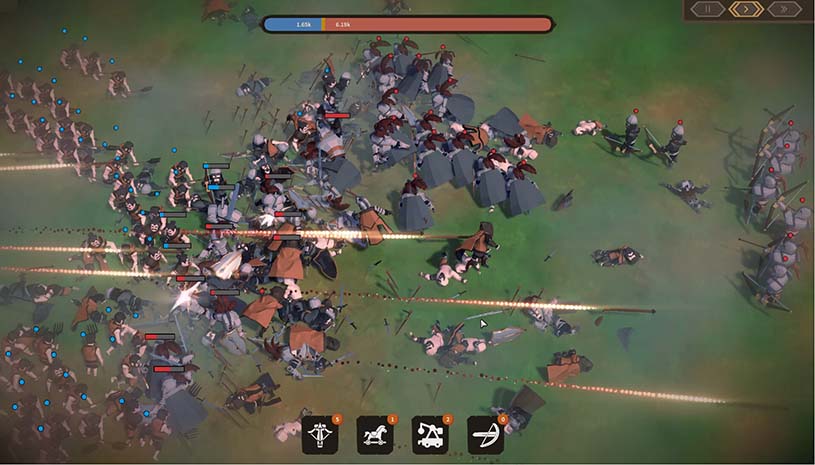
Task: Choose the wooden horse unit icon
Action: click(x=374, y=435)
